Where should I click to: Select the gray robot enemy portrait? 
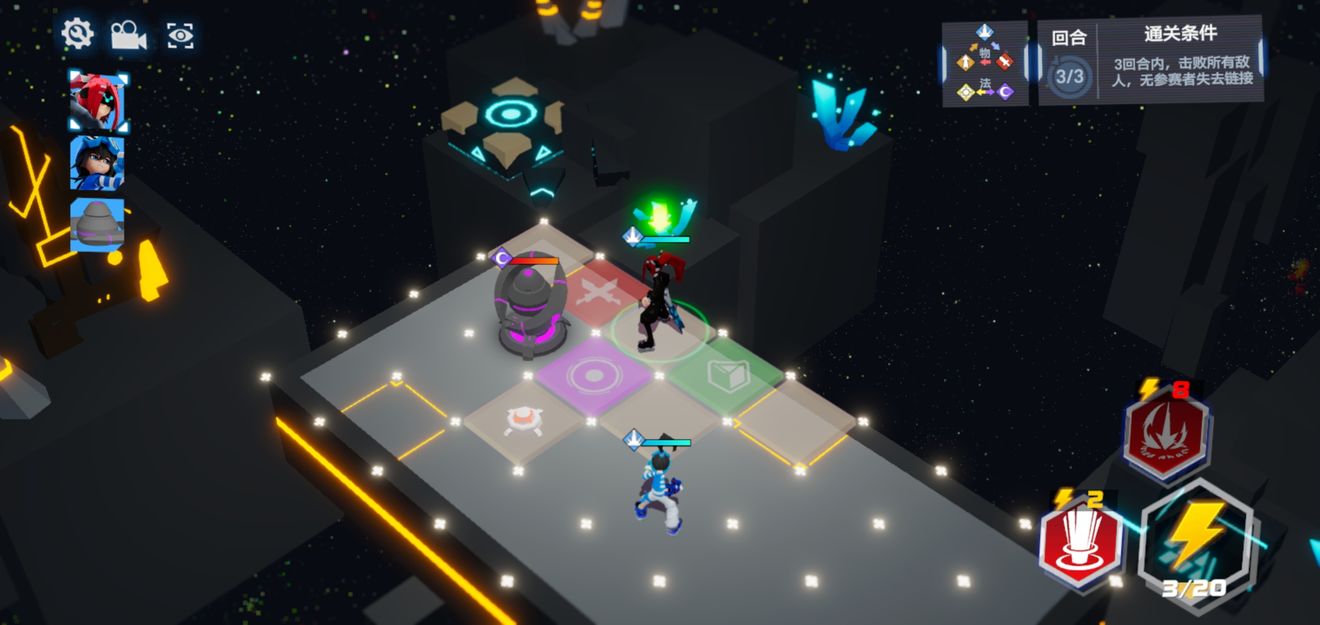[97, 224]
